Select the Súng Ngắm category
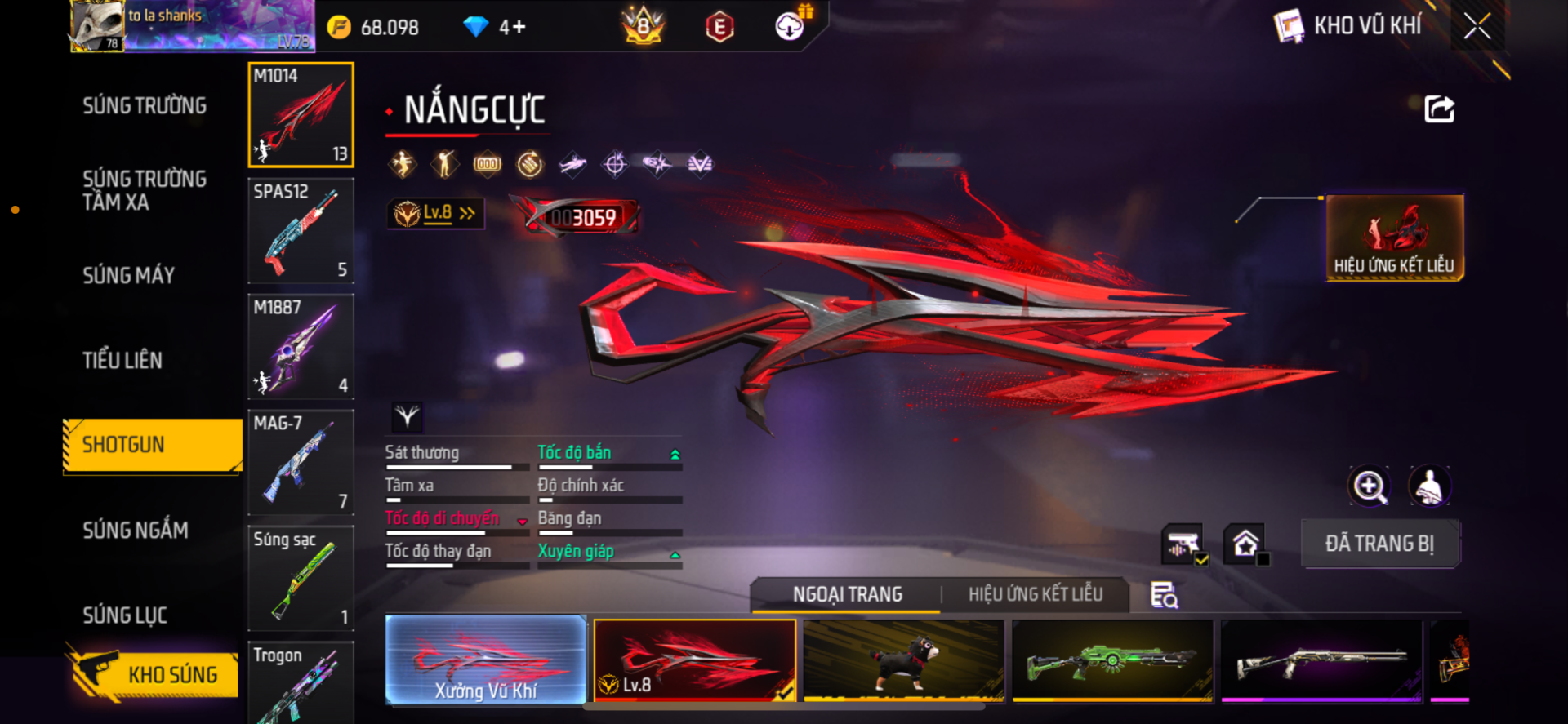Screen dimensions: 1568x724 (136, 531)
